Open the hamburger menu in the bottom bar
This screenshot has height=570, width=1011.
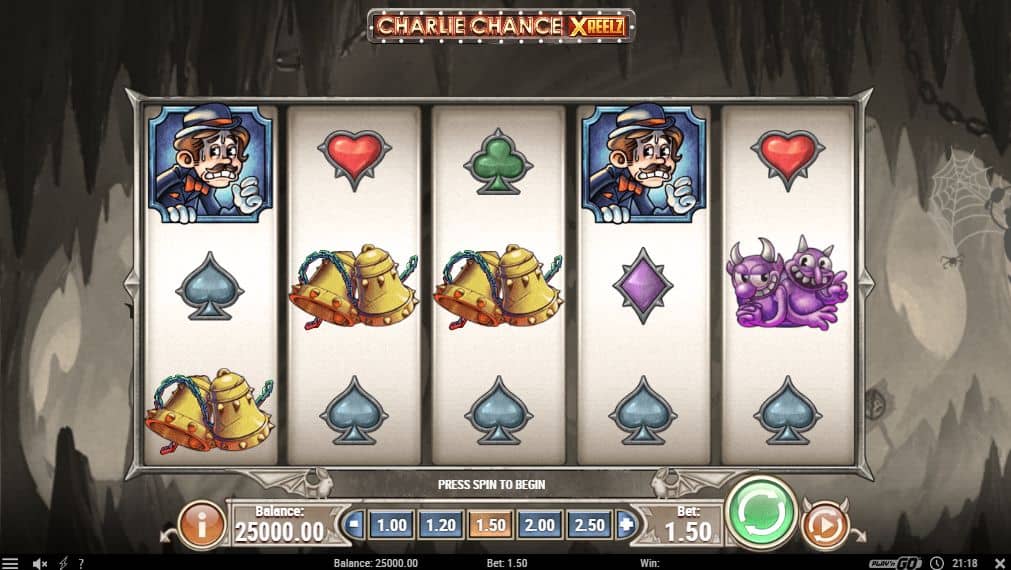pyautogui.click(x=10, y=563)
